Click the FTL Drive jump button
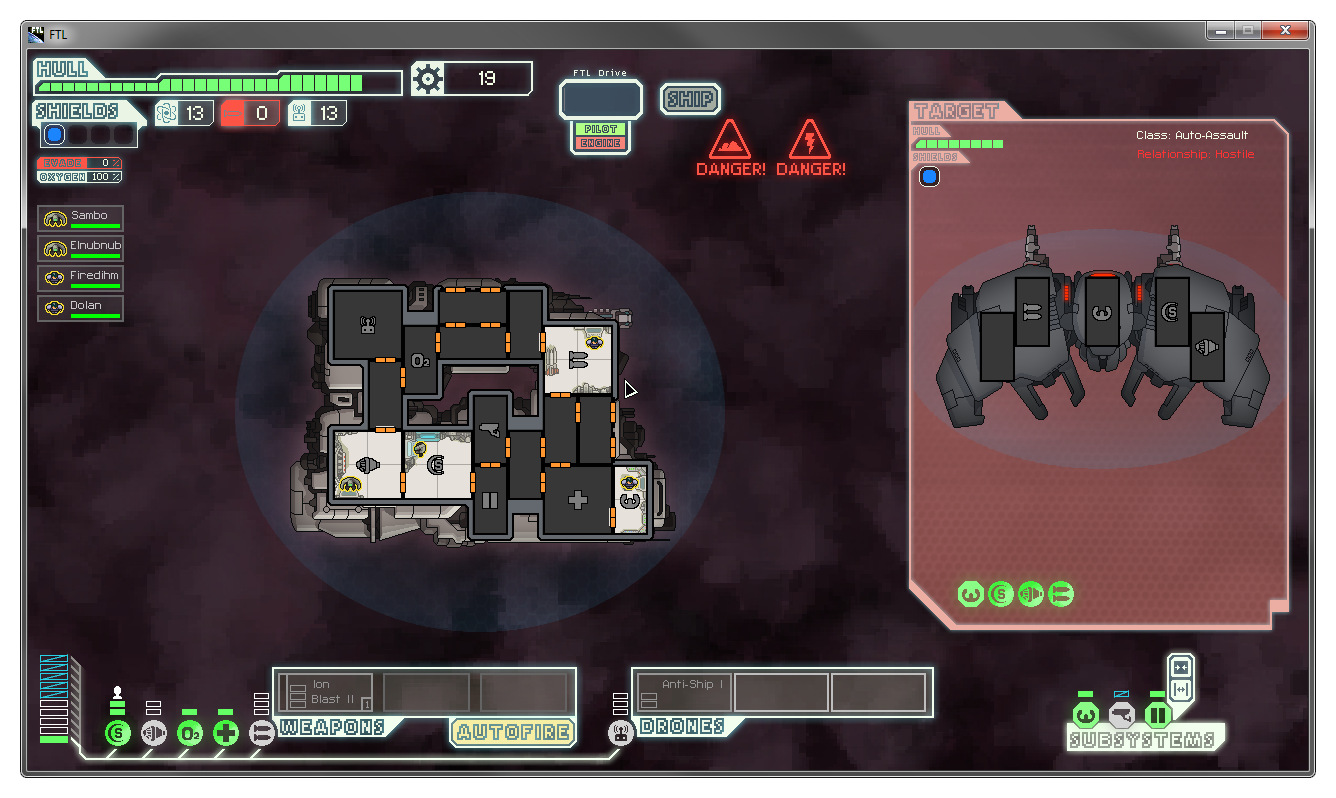This screenshot has height=798, width=1336. [601, 100]
